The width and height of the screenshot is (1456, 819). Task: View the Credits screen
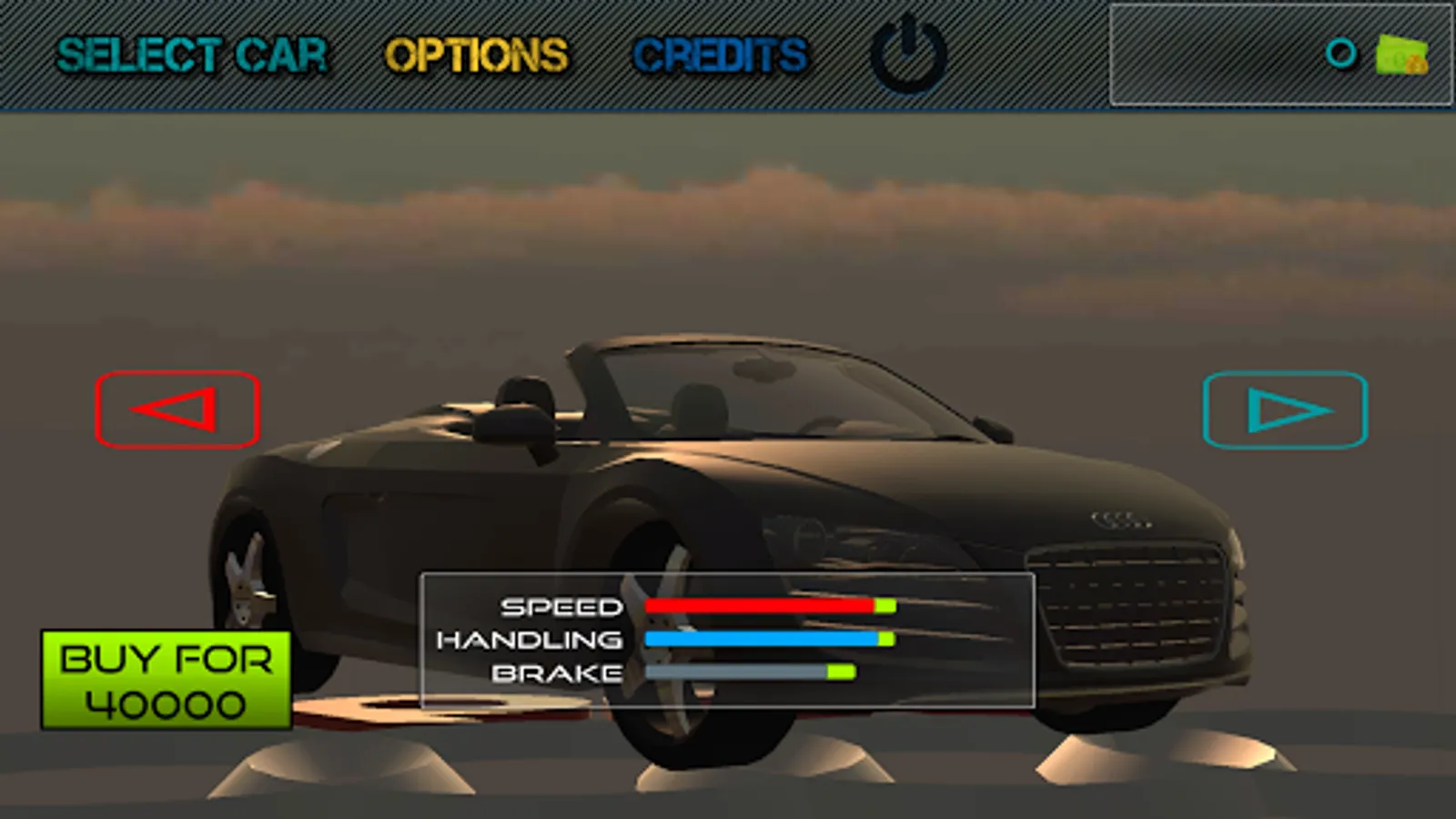pos(720,56)
